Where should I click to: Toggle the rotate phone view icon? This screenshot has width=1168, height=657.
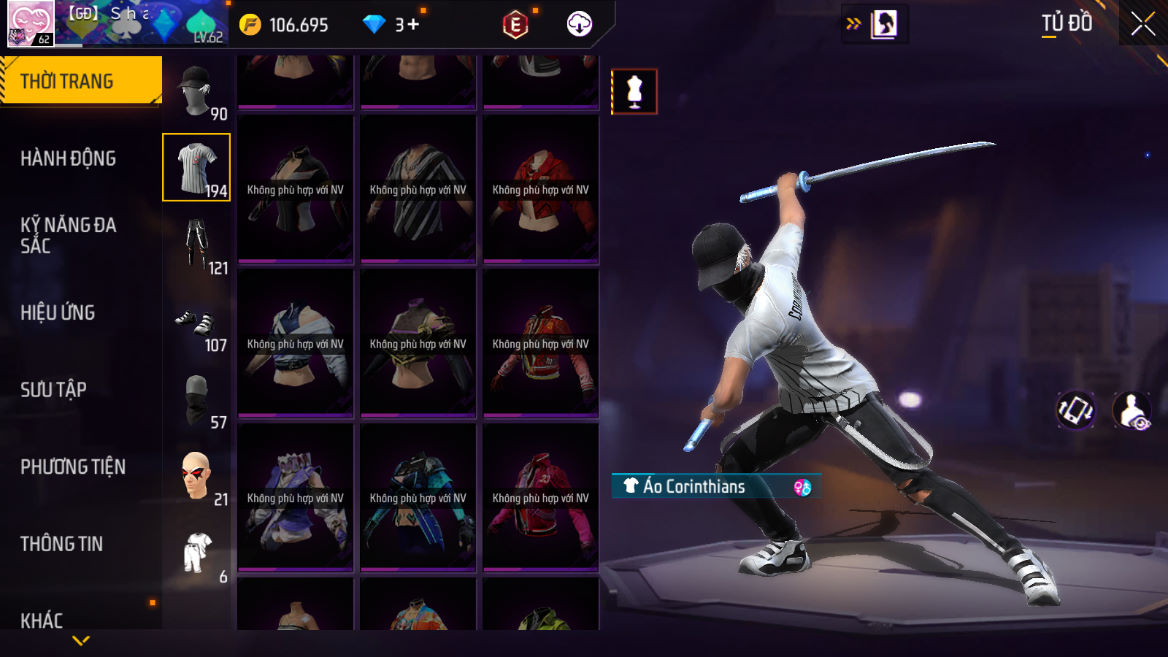(x=1075, y=410)
